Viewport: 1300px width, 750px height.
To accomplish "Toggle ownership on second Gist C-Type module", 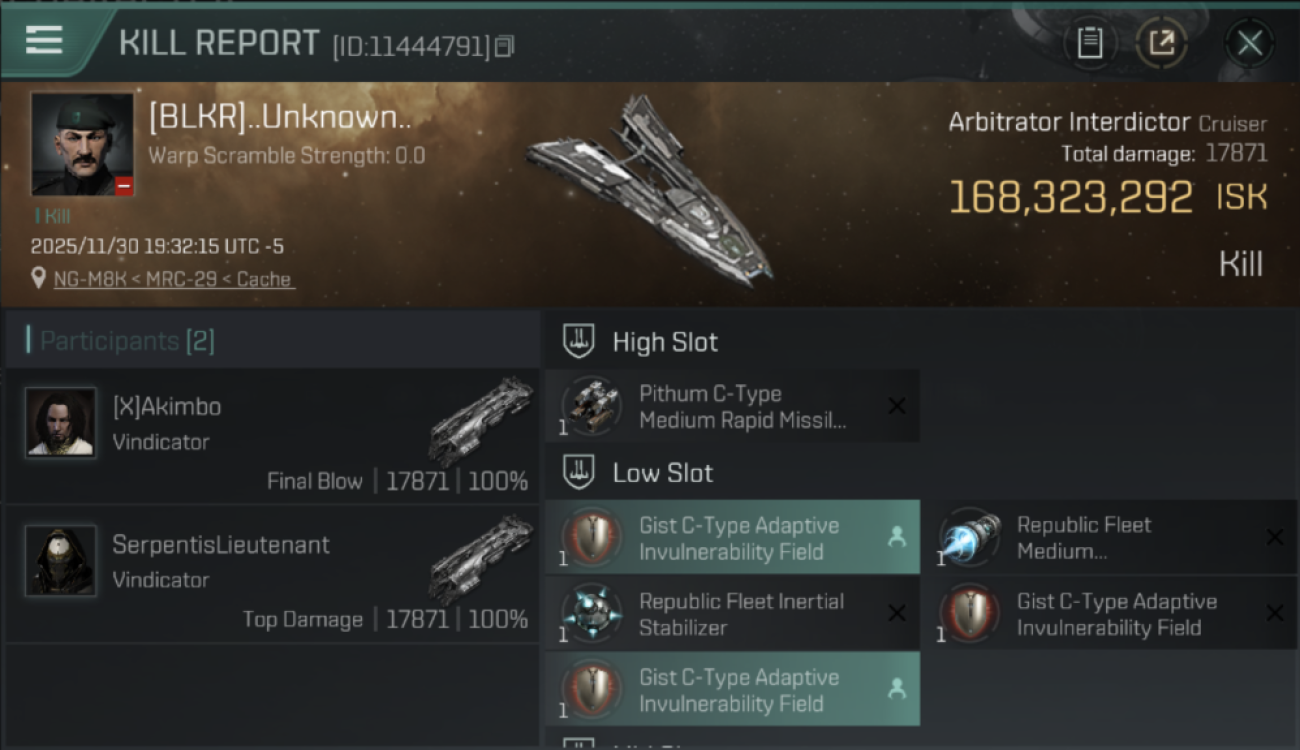I will tap(895, 689).
